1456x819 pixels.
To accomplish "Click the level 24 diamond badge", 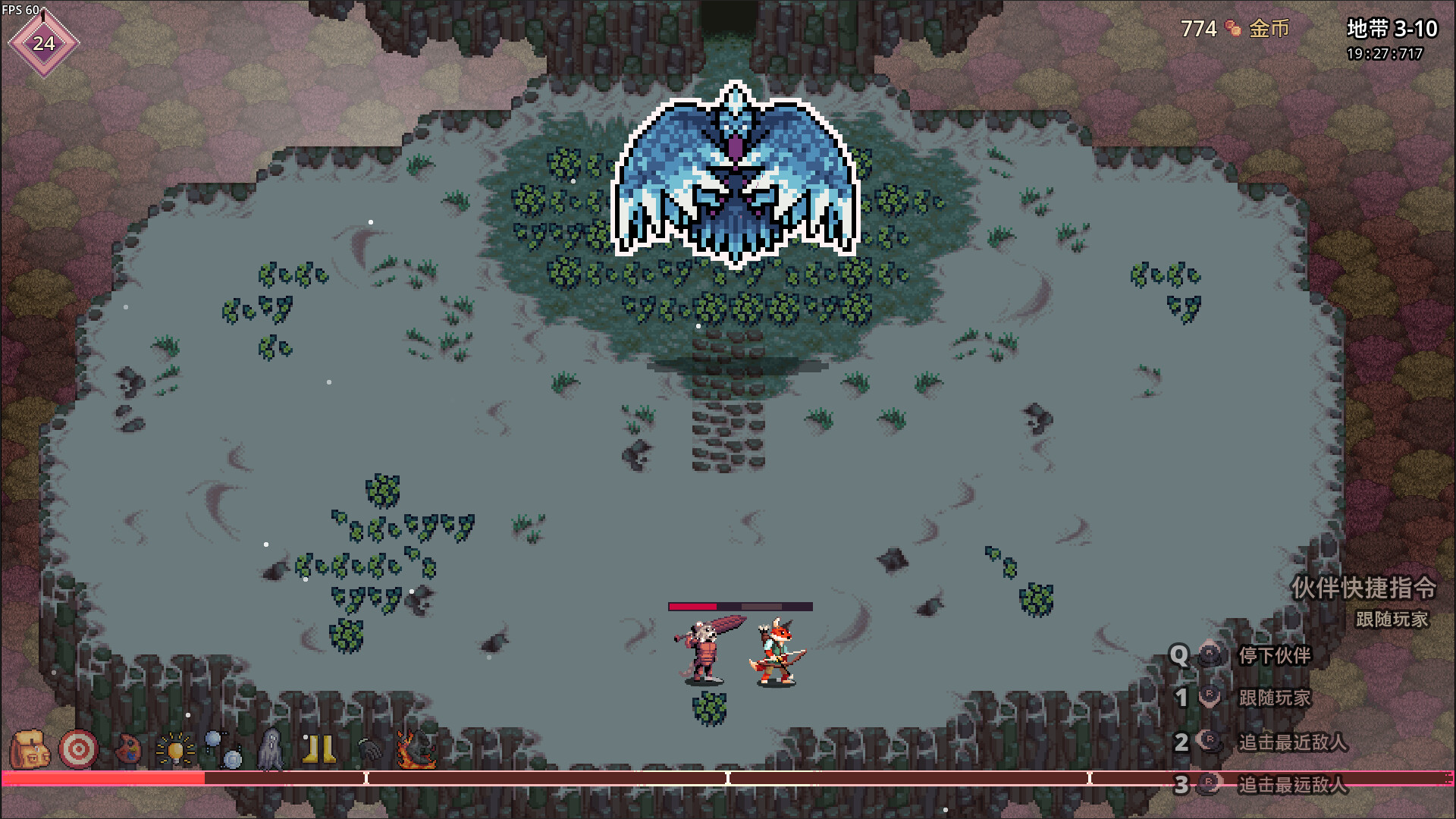I will [x=44, y=43].
